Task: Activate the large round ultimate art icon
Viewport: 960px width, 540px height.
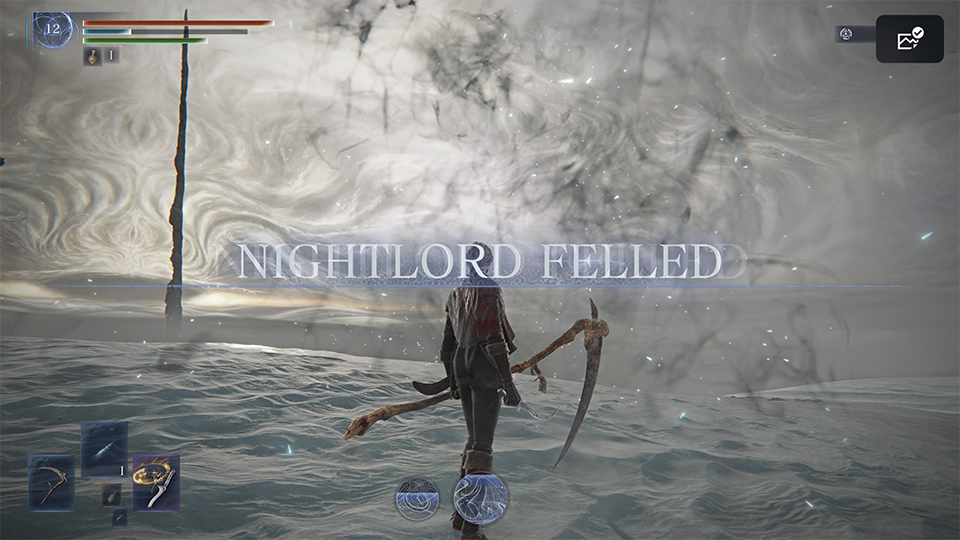Action: 481,498
